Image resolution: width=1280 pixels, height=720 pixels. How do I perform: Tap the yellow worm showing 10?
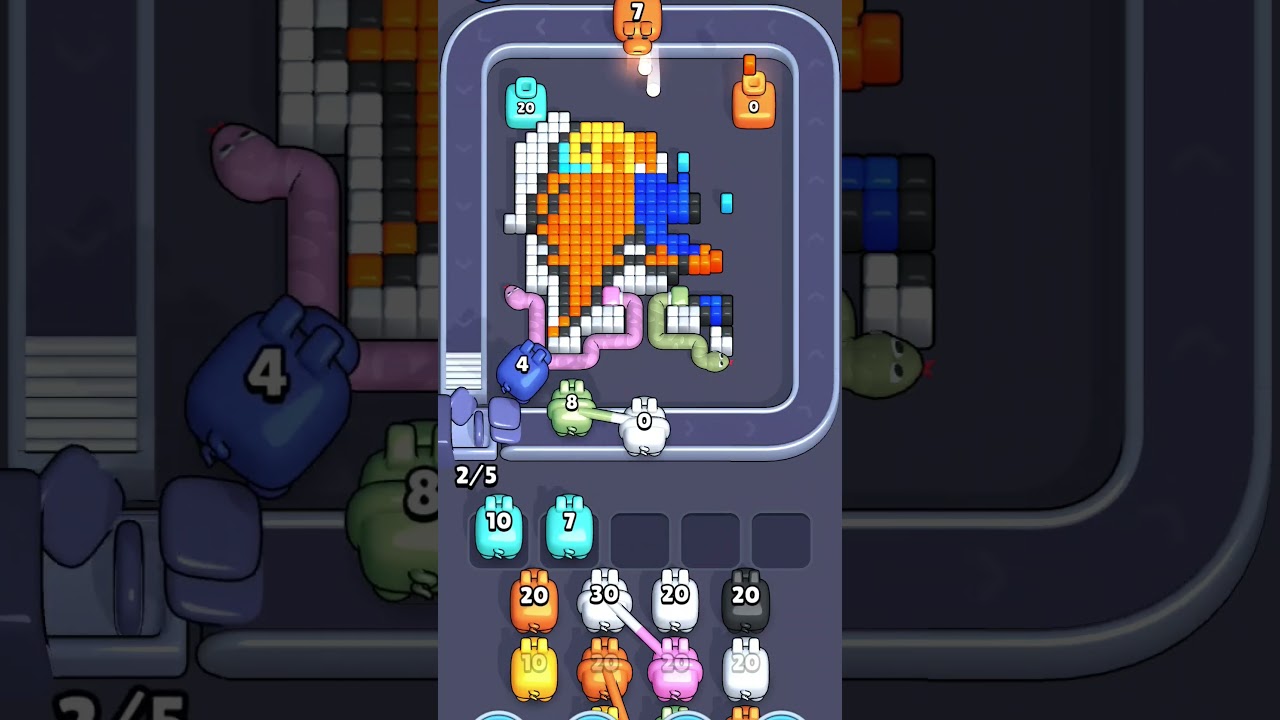pyautogui.click(x=535, y=662)
